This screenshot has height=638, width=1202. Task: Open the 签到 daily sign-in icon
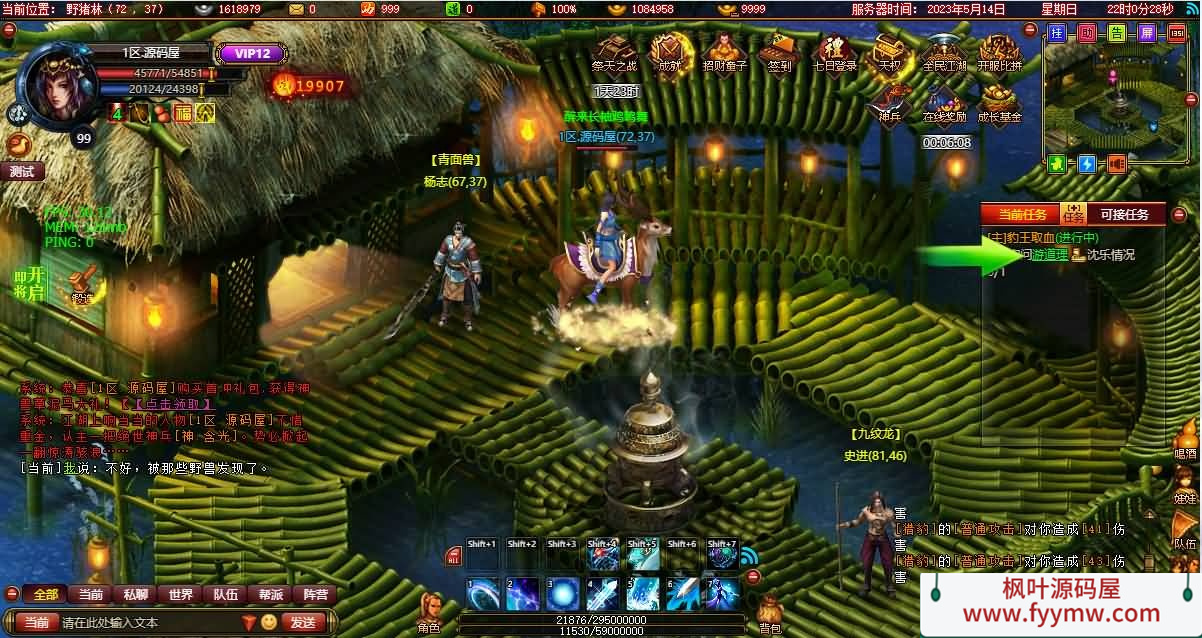coord(777,51)
